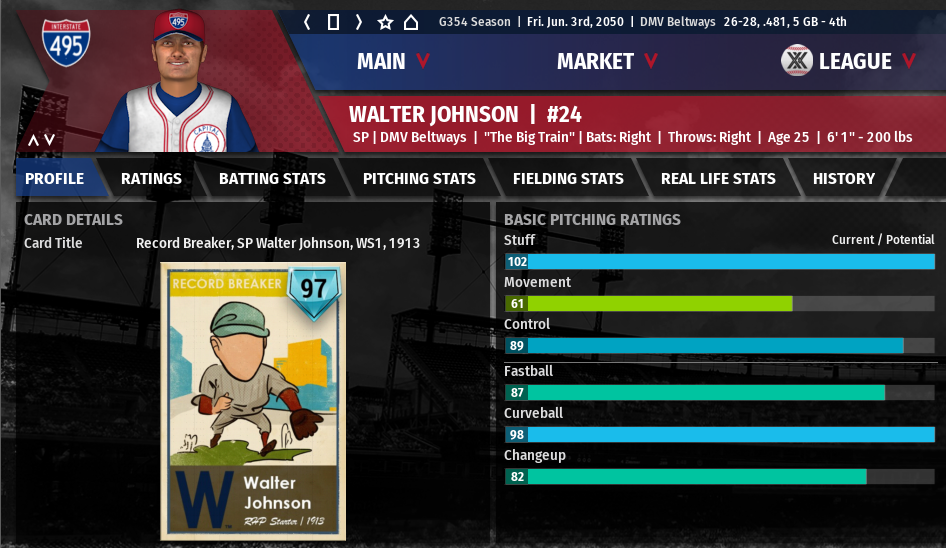Go to the home screen icon
Image resolution: width=946 pixels, height=548 pixels.
[411, 22]
